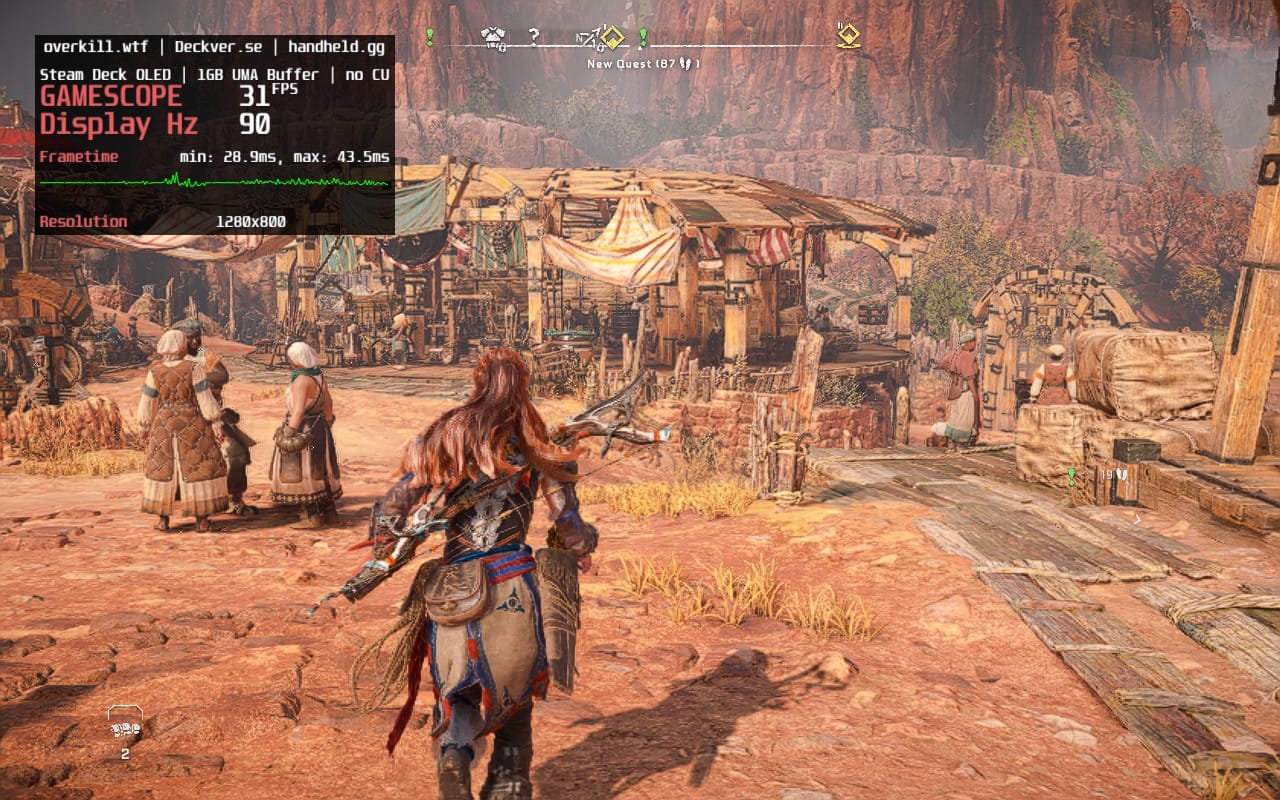Click the green exclamation world marker near the crates
Viewport: 1280px width, 800px height.
(1071, 476)
